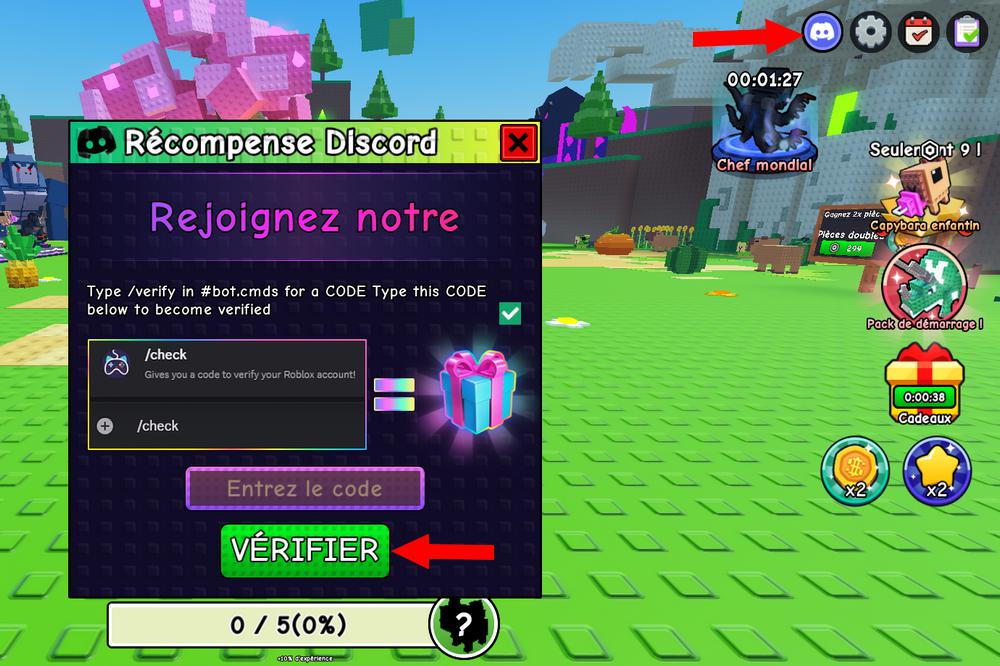
Task: Toggle the green checkmark box
Action: [x=510, y=314]
